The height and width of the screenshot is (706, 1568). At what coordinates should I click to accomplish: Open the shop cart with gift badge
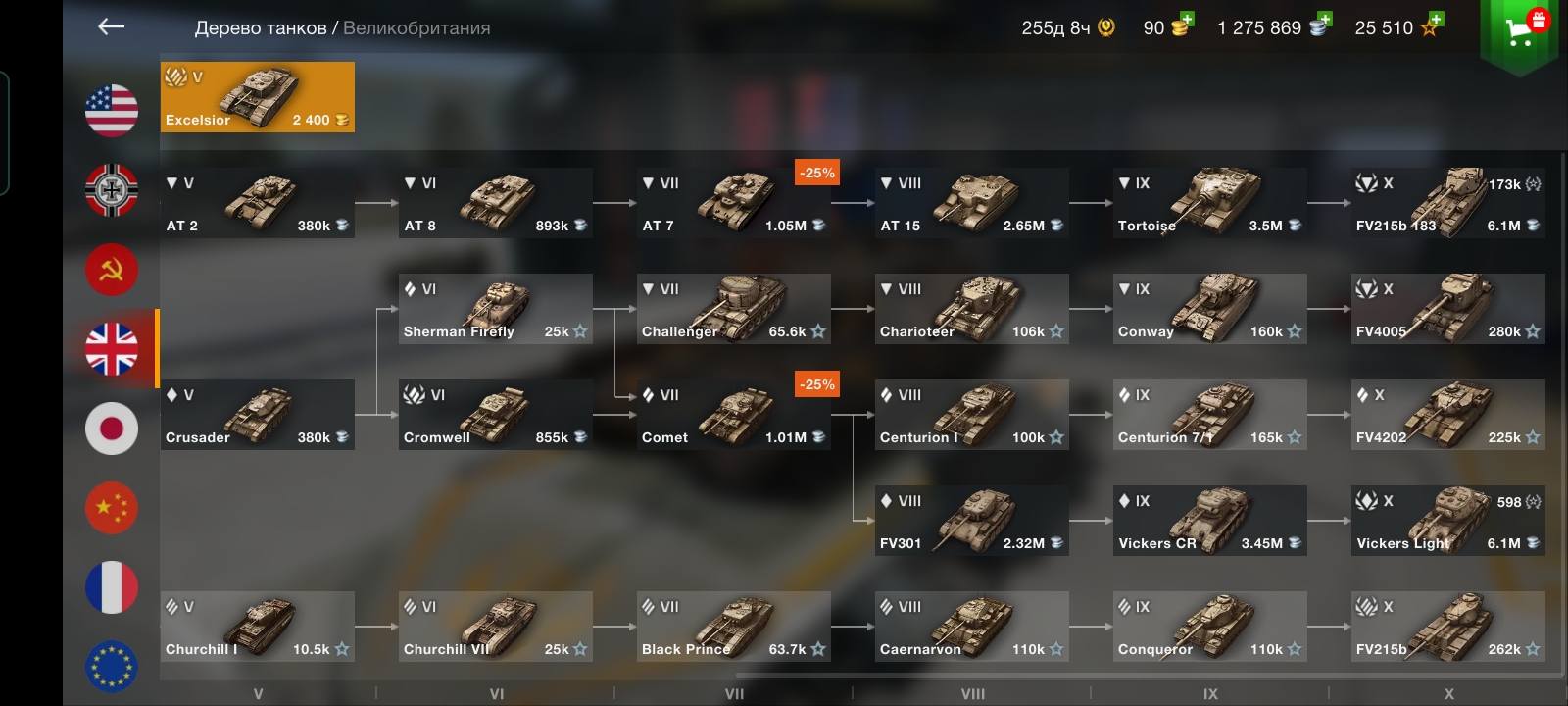click(1520, 33)
